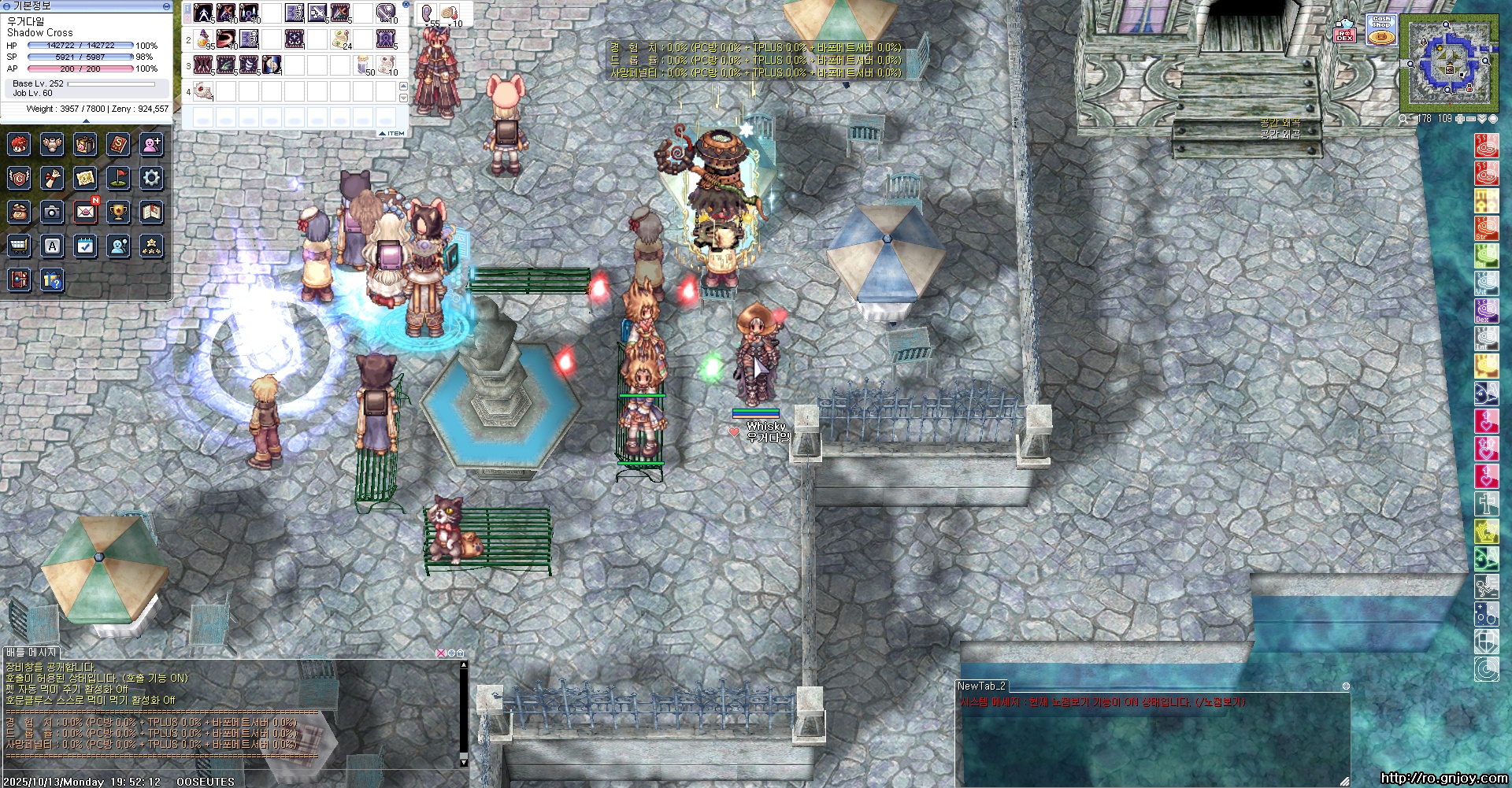Open the skill book icon marked S

point(118,145)
